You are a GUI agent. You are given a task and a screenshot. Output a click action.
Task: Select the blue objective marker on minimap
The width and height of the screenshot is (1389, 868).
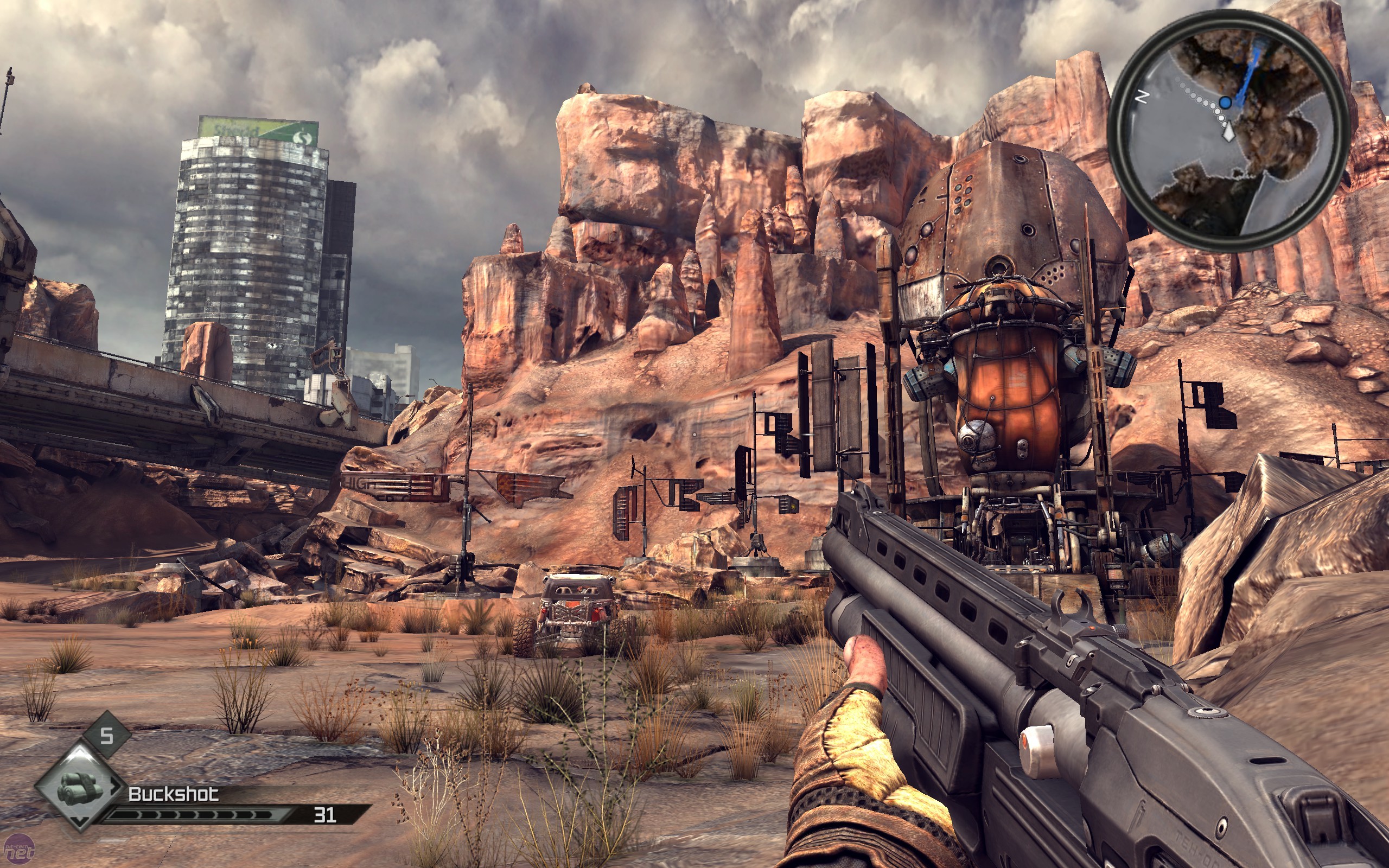click(1226, 103)
